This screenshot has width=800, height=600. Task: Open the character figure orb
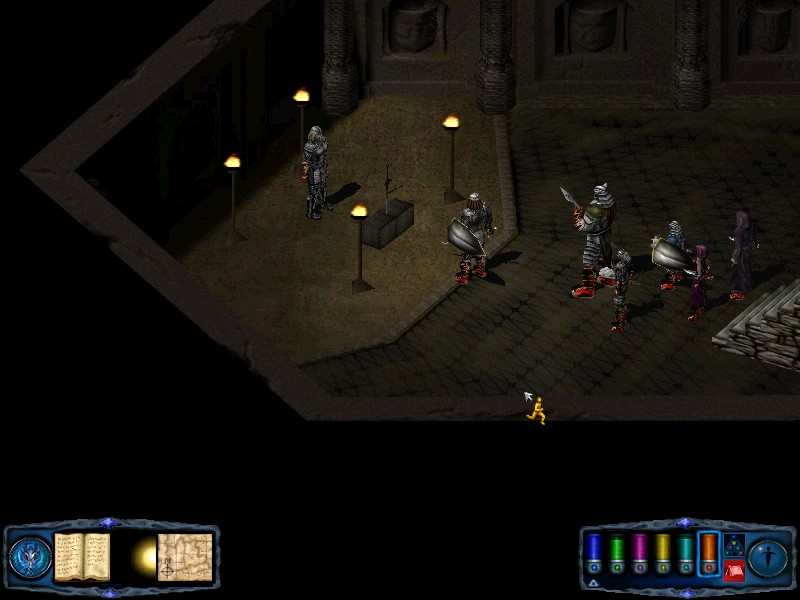[769, 557]
